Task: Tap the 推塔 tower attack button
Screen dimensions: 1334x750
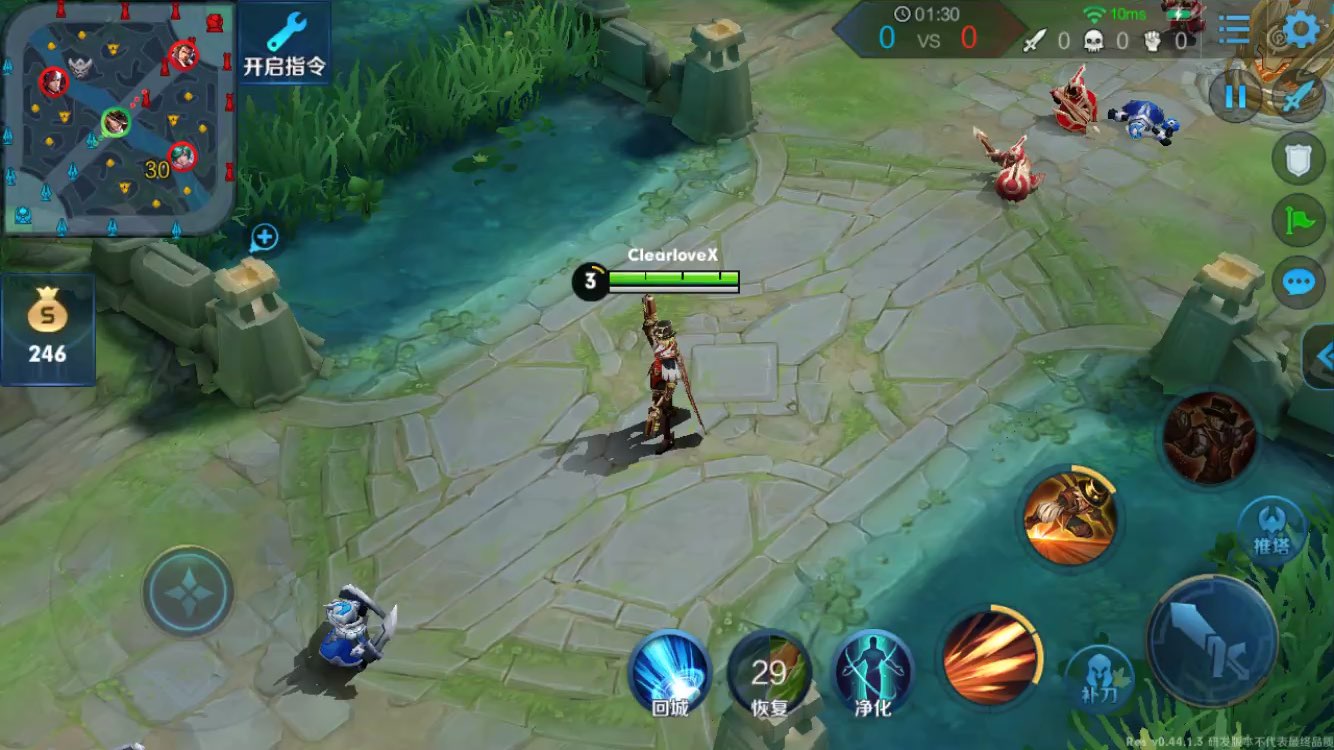Action: tap(1271, 530)
